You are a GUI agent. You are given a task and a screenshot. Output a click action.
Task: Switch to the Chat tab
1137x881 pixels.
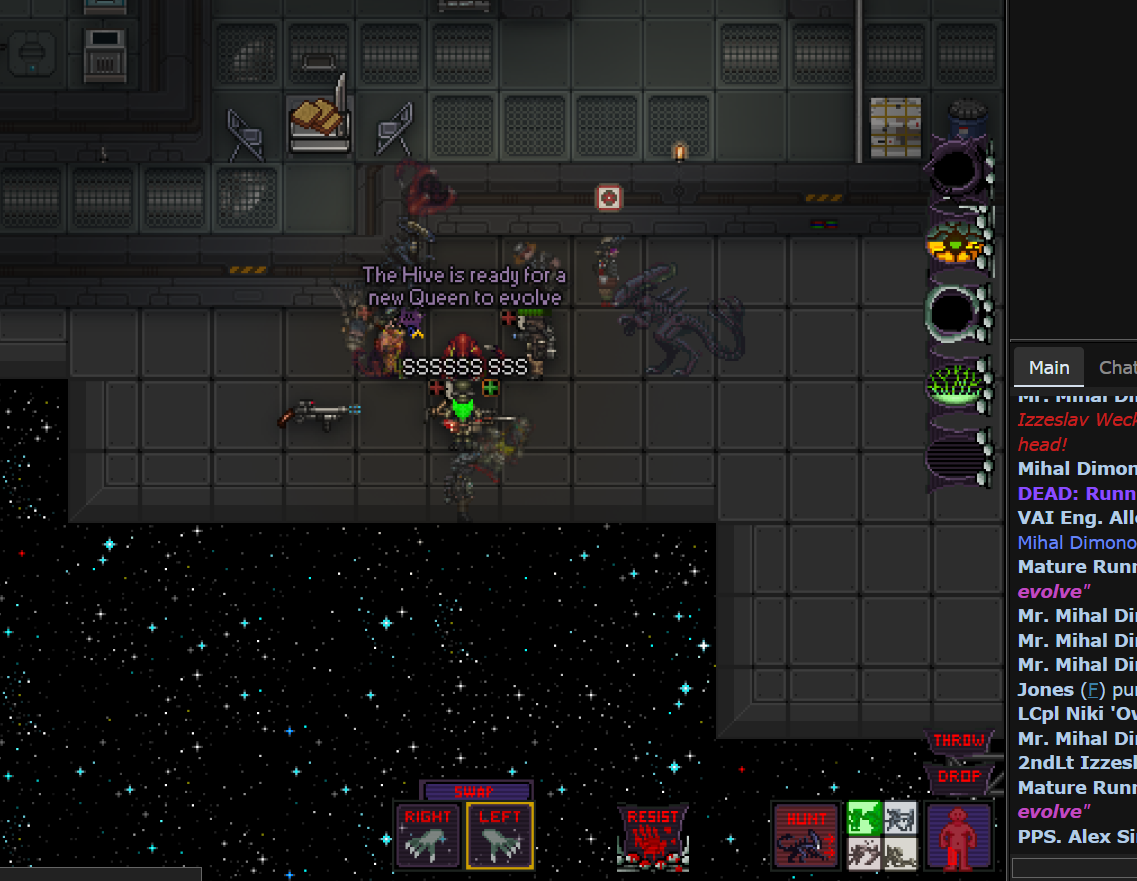[1117, 368]
